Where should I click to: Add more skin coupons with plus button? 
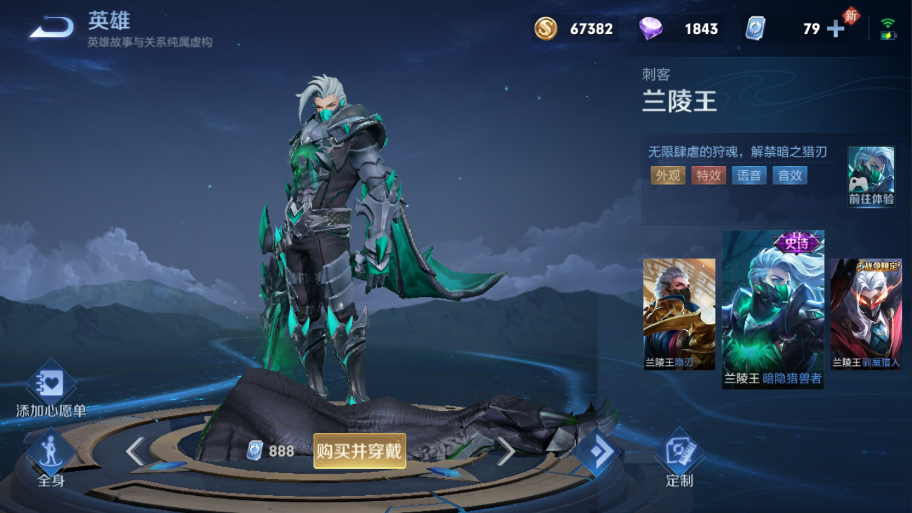coord(836,29)
